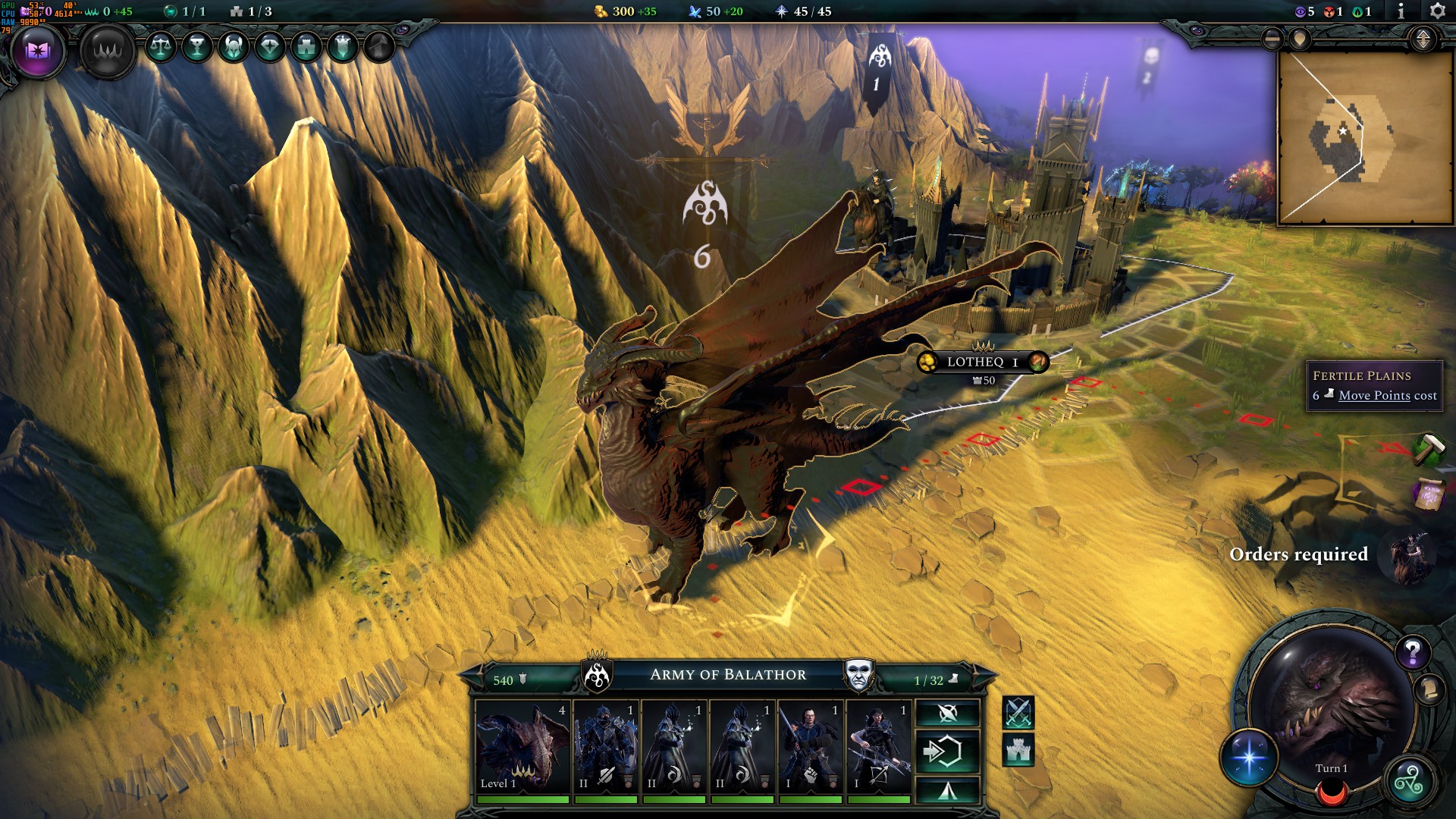Open the banner shield menu

pyautogui.click(x=343, y=47)
